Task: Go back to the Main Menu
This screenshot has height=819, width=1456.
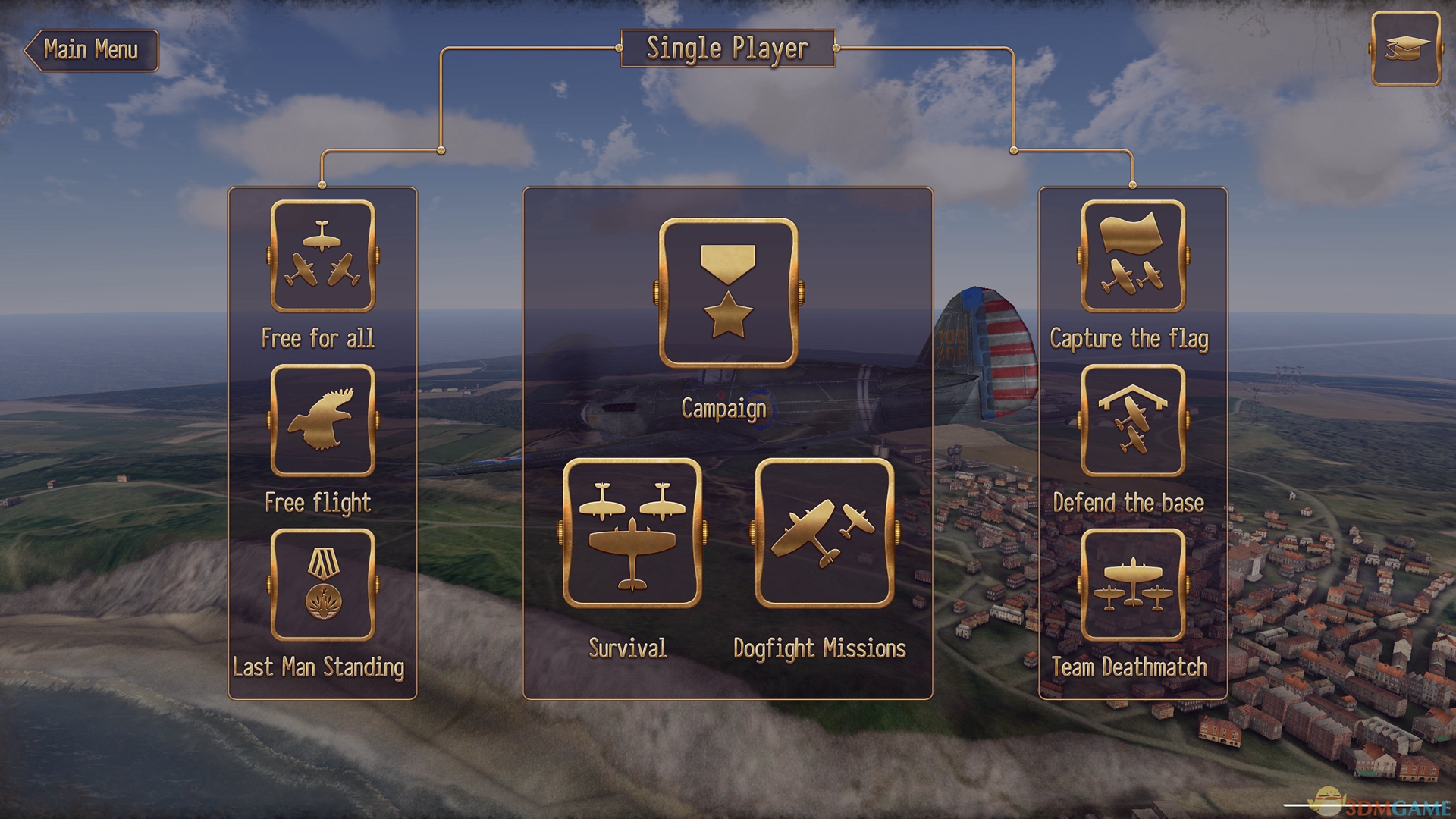Action: click(x=92, y=50)
